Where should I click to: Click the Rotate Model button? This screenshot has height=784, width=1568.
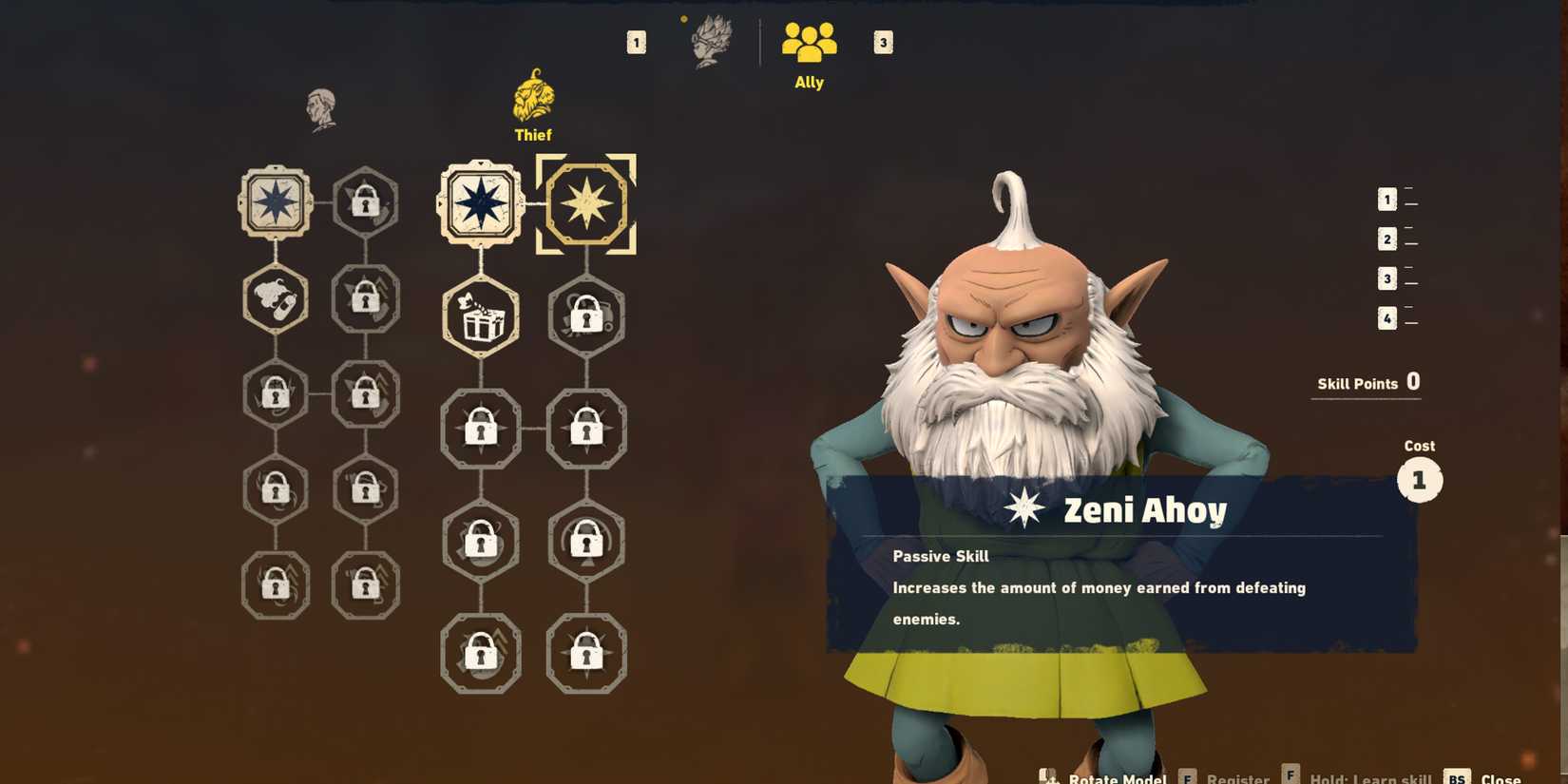coord(1119,777)
